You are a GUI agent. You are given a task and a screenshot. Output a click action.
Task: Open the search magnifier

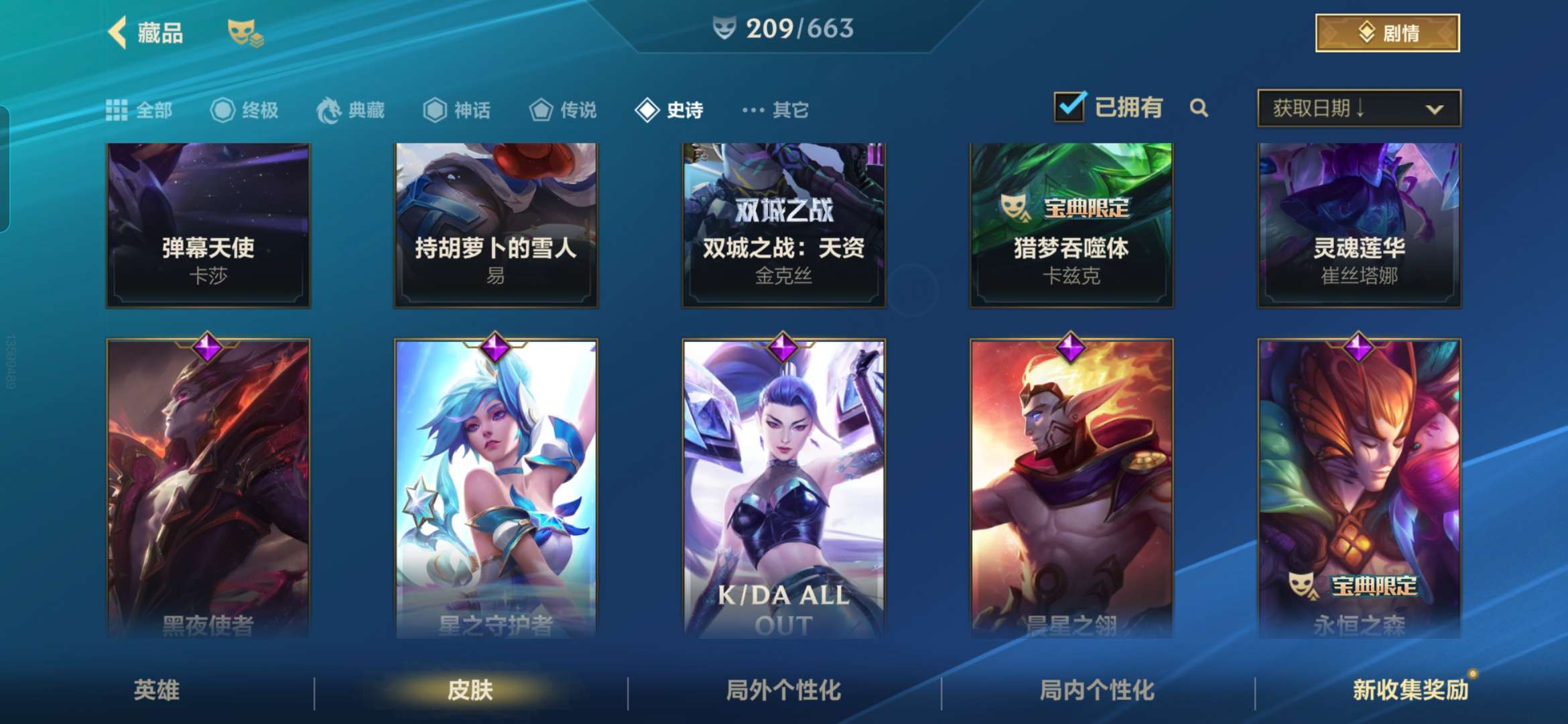[x=1199, y=109]
